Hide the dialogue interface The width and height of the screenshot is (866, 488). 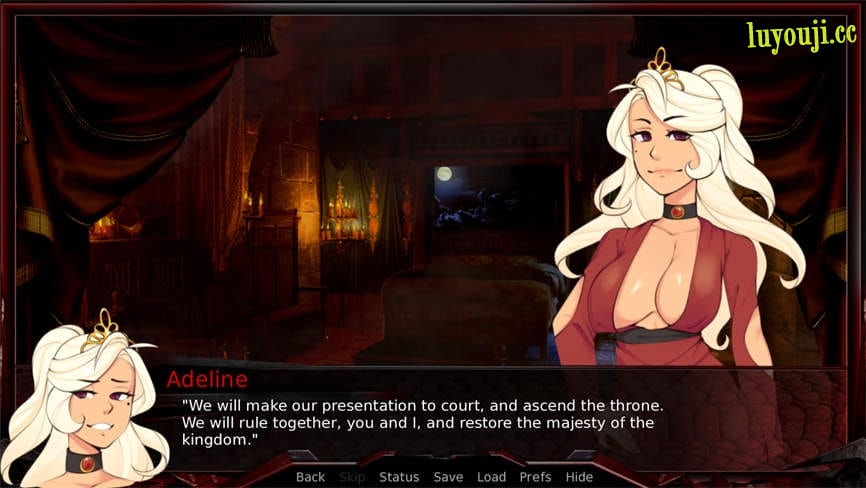tap(579, 477)
